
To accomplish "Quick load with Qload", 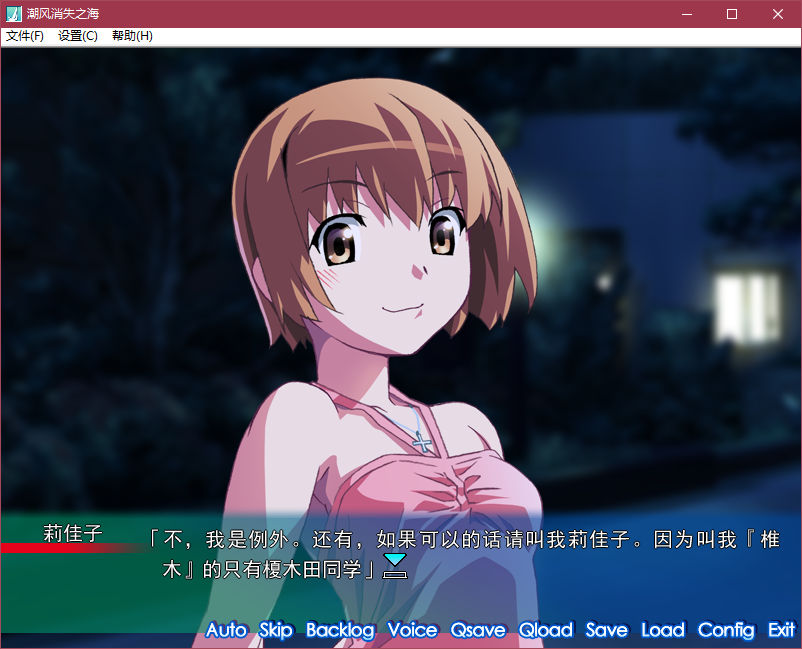I will 546,630.
